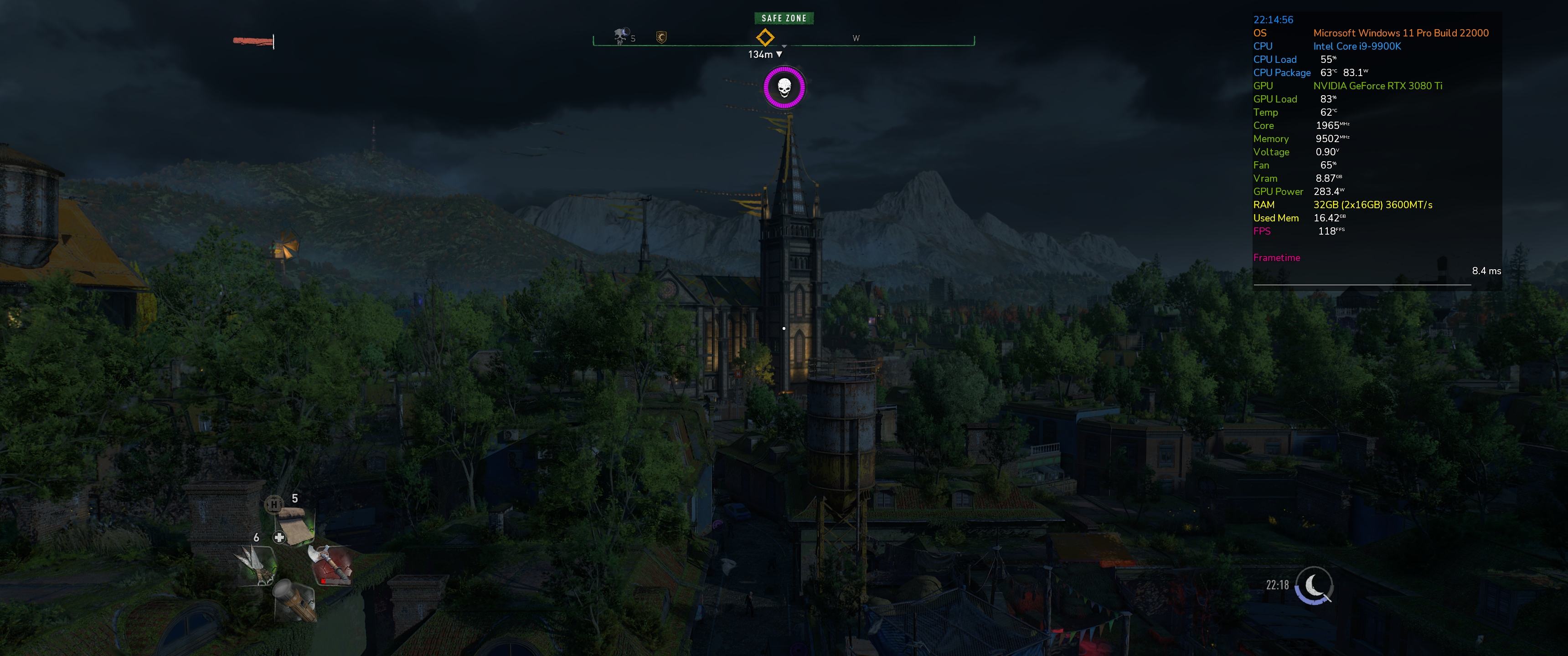1568x656 pixels.
Task: Click the green Safe Zone label
Action: click(x=784, y=18)
